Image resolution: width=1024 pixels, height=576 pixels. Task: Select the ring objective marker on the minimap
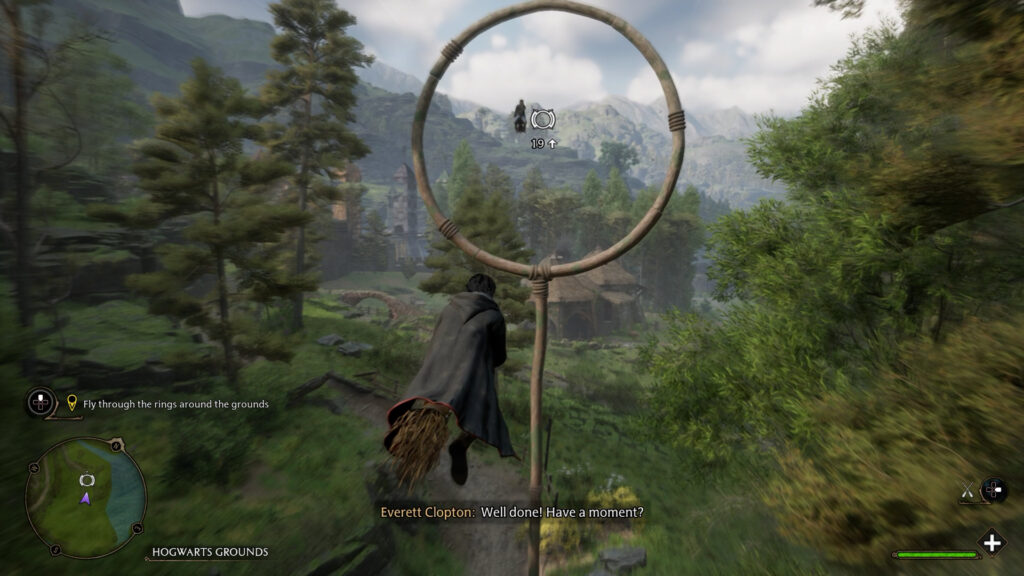coord(86,479)
